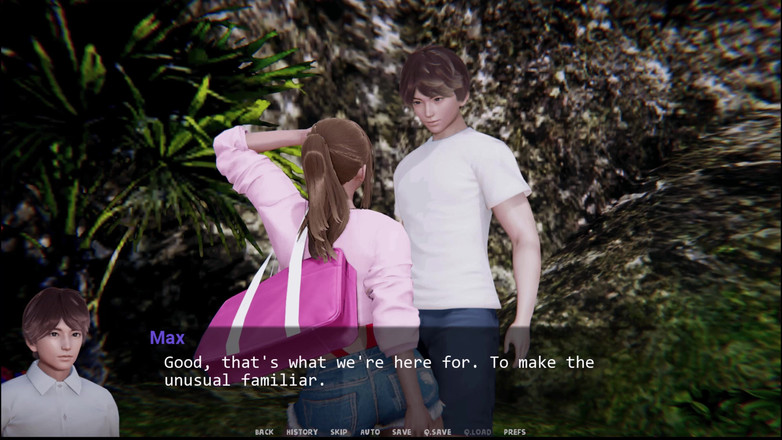The height and width of the screenshot is (440, 782).
Task: Open the Prefs preferences menu
Action: pyautogui.click(x=514, y=432)
